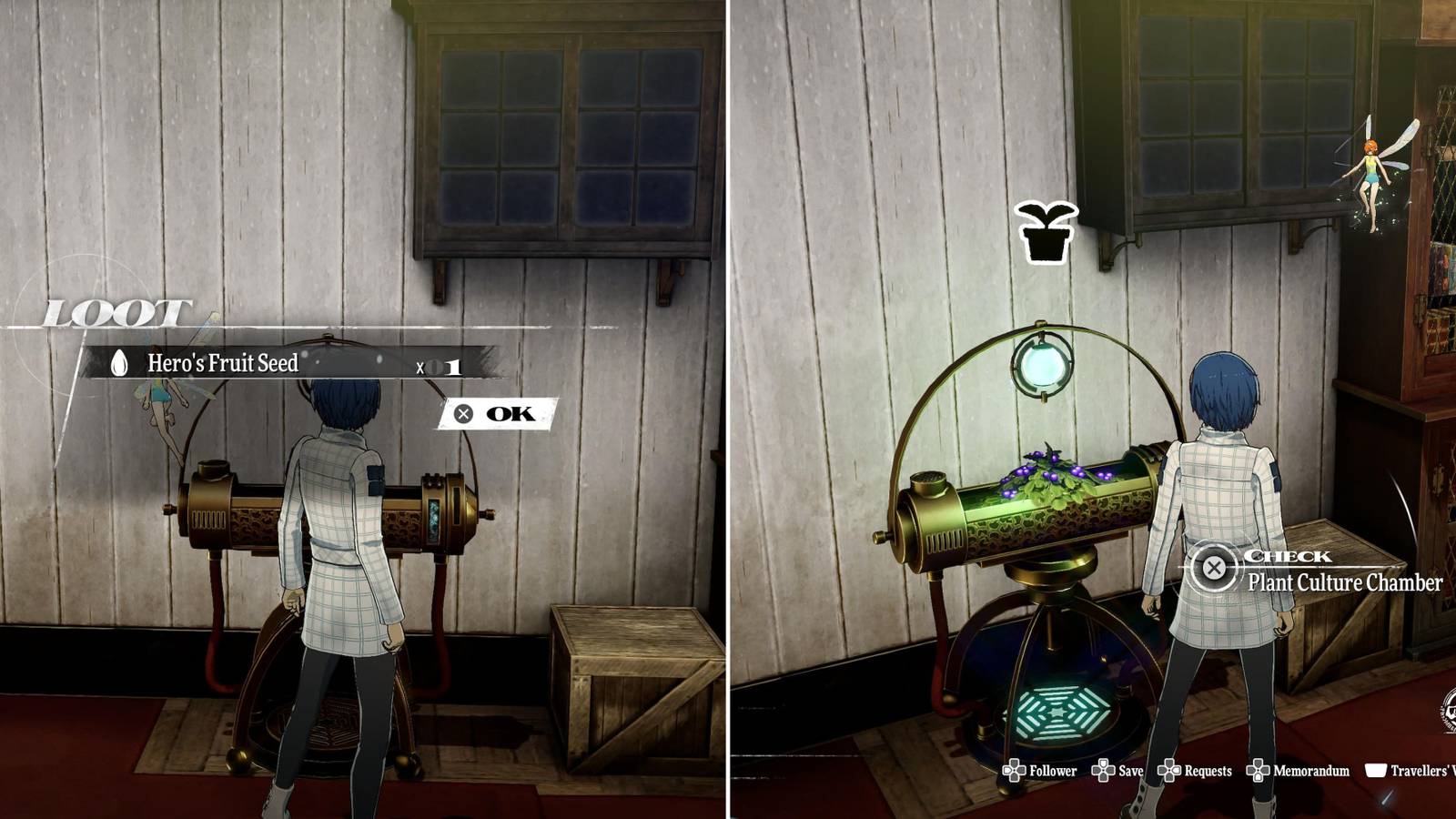
Task: Click the X button icon inside the OK prompt
Action: [464, 413]
